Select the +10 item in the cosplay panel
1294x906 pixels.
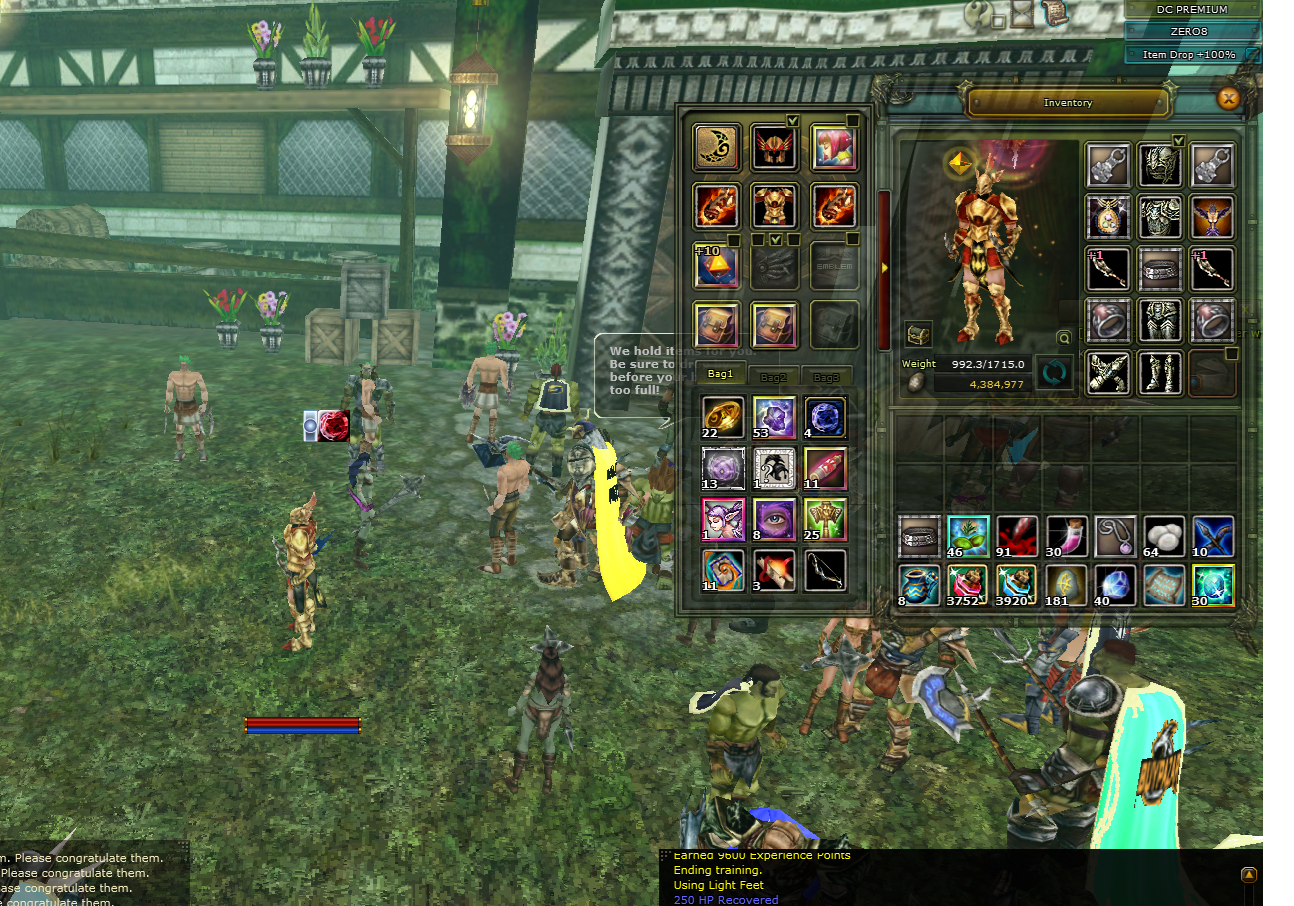(x=716, y=266)
